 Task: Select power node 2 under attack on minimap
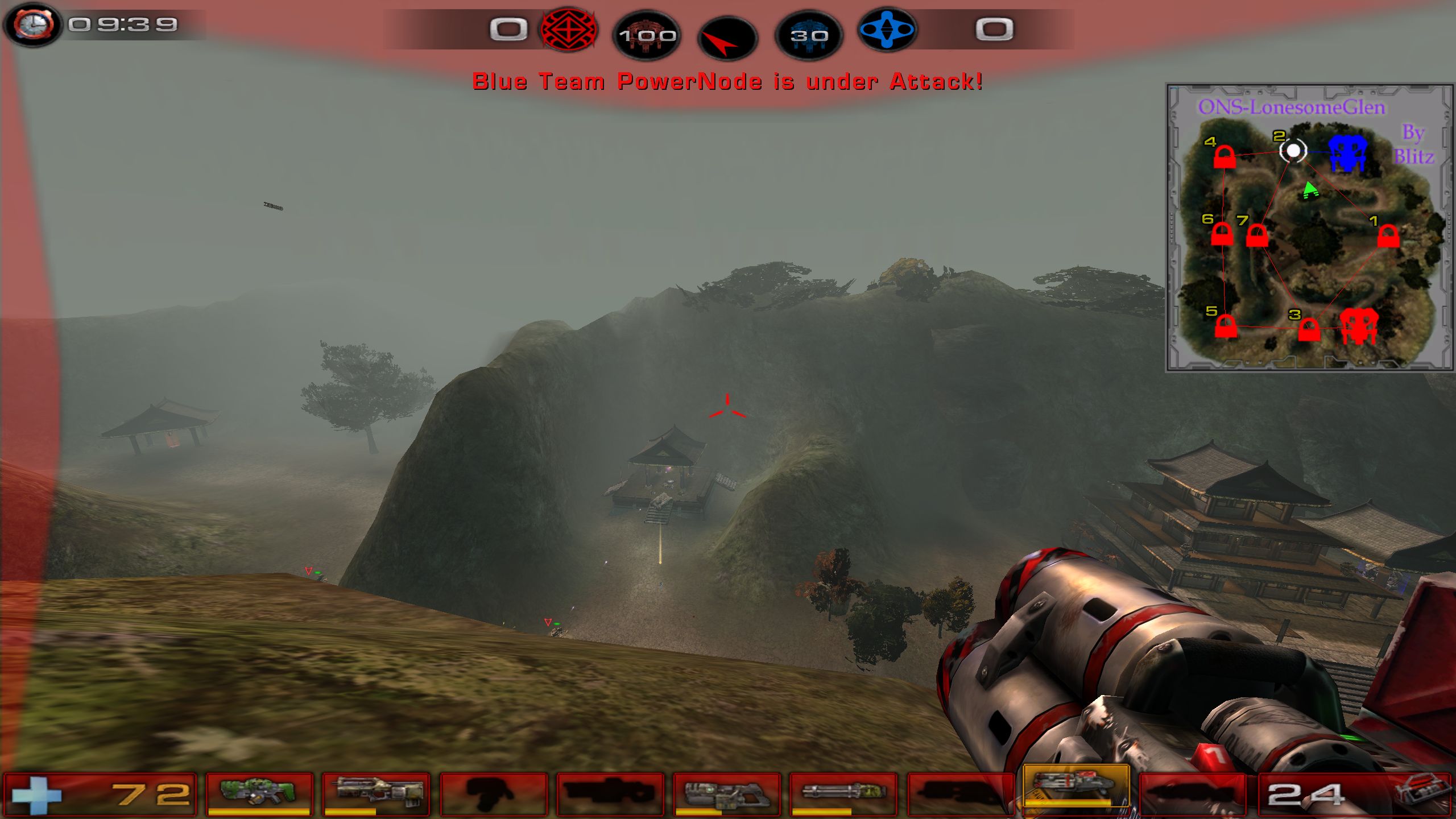(1293, 151)
